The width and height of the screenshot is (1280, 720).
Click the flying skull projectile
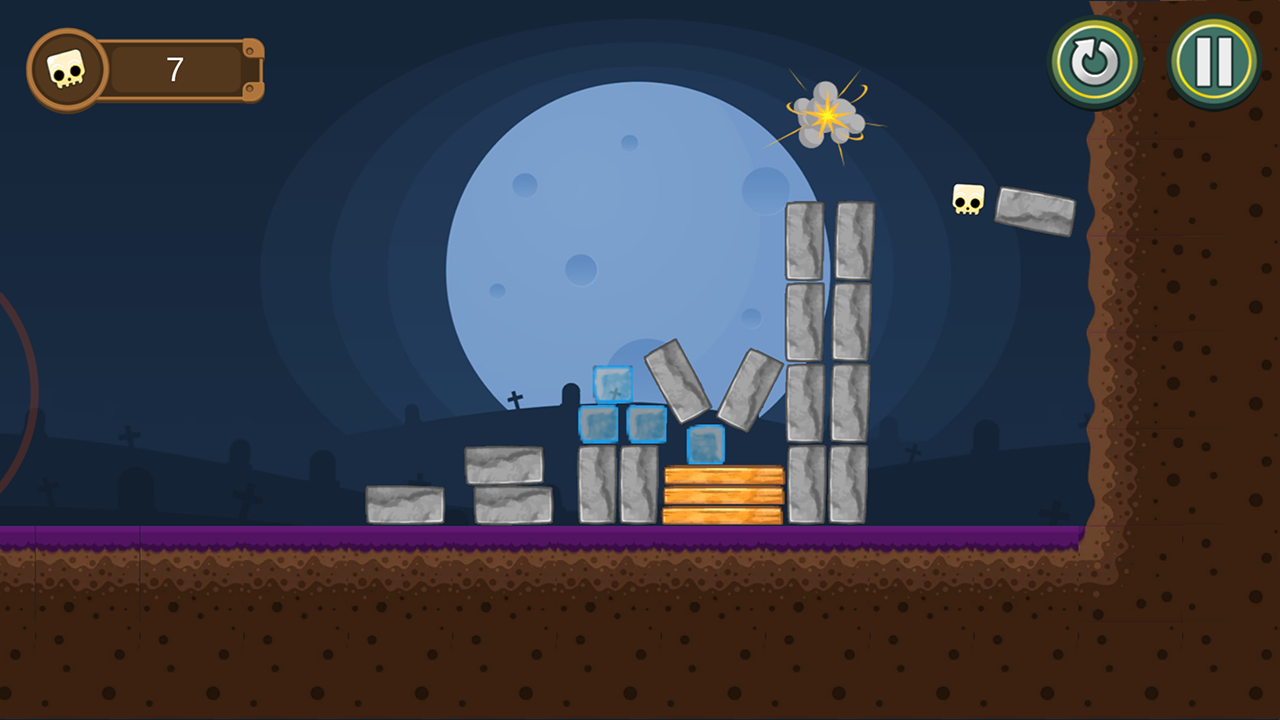coord(967,199)
